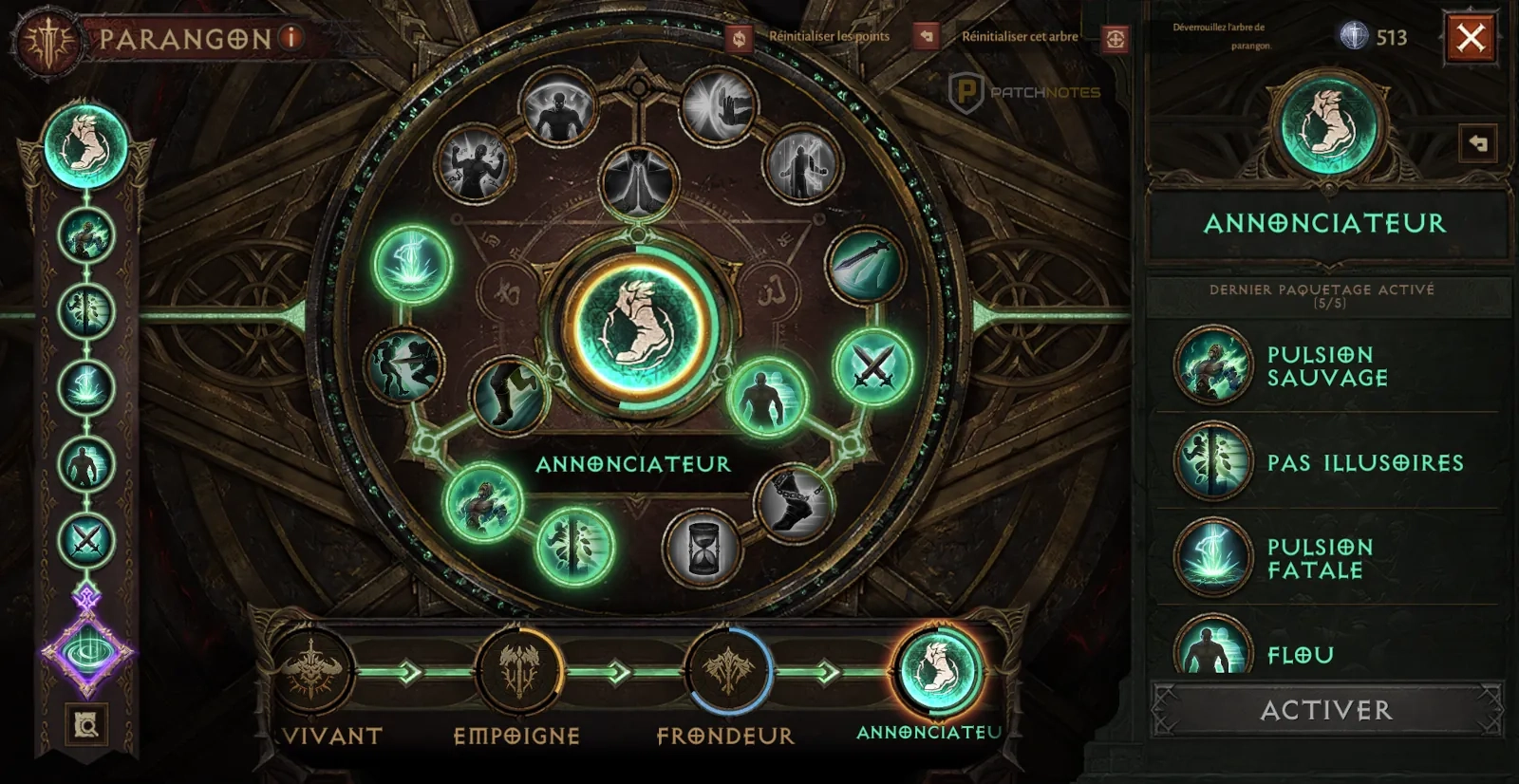Switch to the Vivant paragon tree
The width and height of the screenshot is (1519, 784).
click(x=312, y=671)
